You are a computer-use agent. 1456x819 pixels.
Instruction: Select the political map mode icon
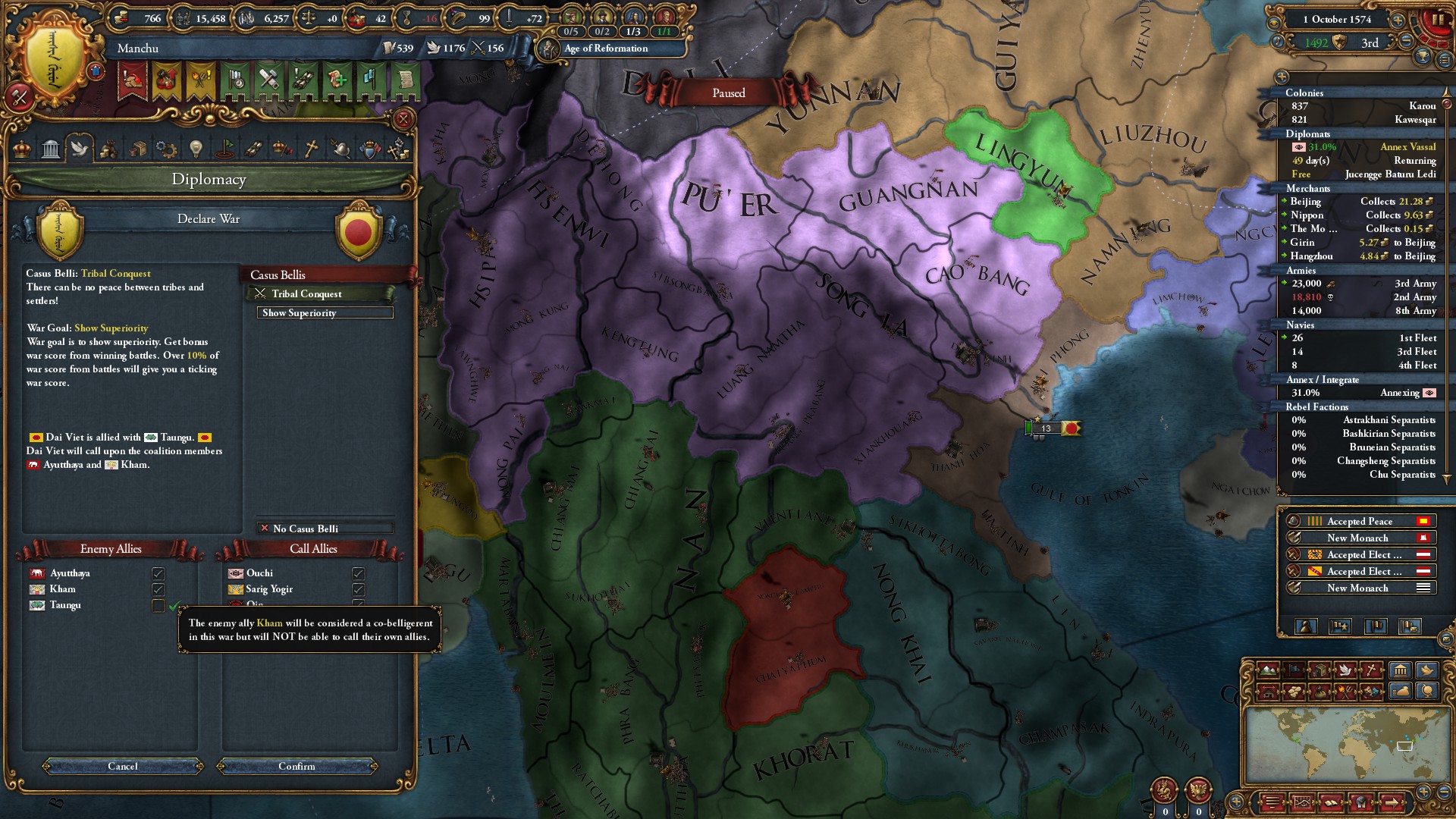point(1294,670)
